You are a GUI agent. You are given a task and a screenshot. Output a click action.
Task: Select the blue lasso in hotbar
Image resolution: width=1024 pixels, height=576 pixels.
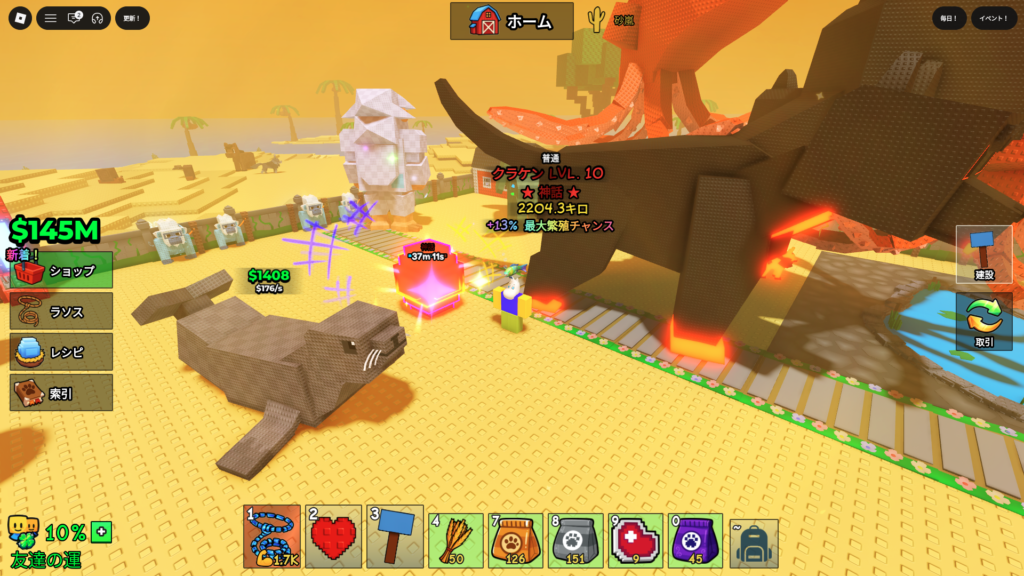coord(271,537)
